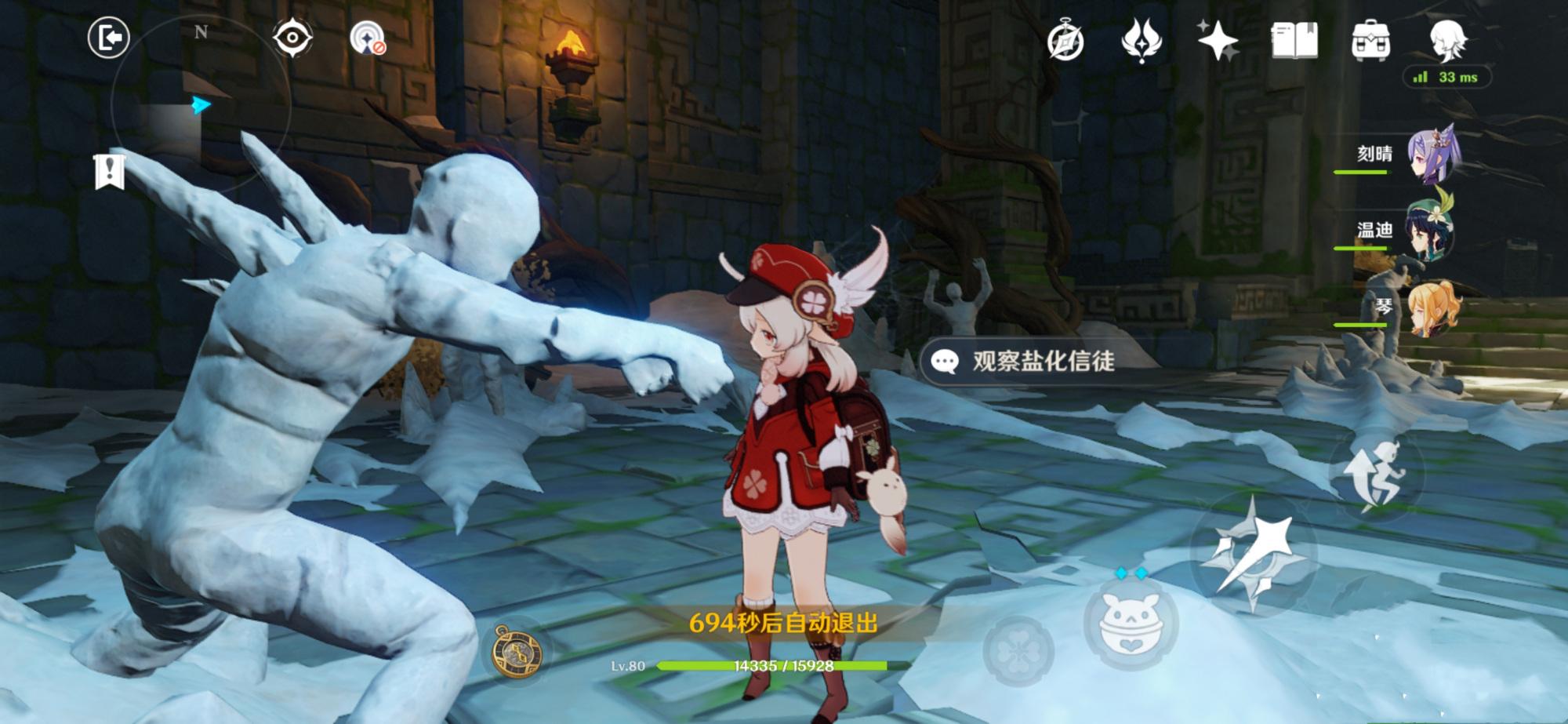The image size is (1568, 724).
Task: Tap the sprint dash button
Action: pos(1374,475)
